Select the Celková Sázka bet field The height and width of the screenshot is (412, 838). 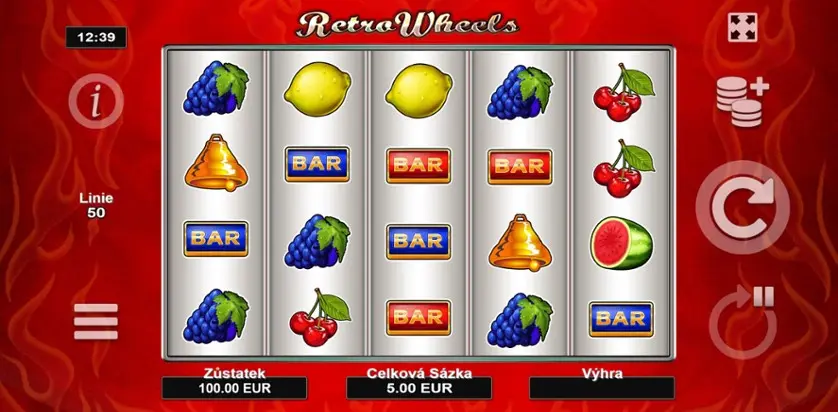(x=417, y=388)
